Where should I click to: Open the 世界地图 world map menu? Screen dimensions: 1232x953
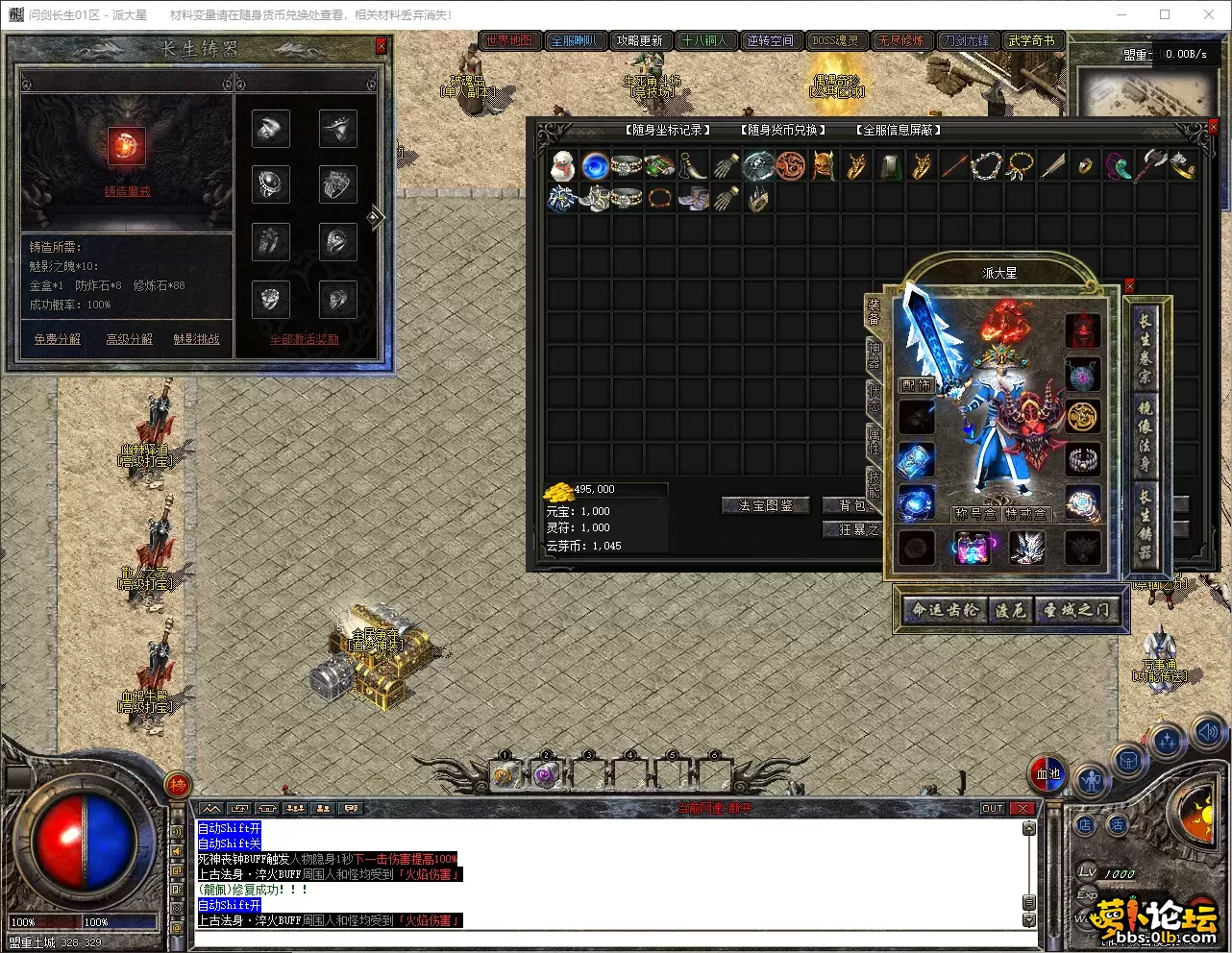pyautogui.click(x=509, y=40)
